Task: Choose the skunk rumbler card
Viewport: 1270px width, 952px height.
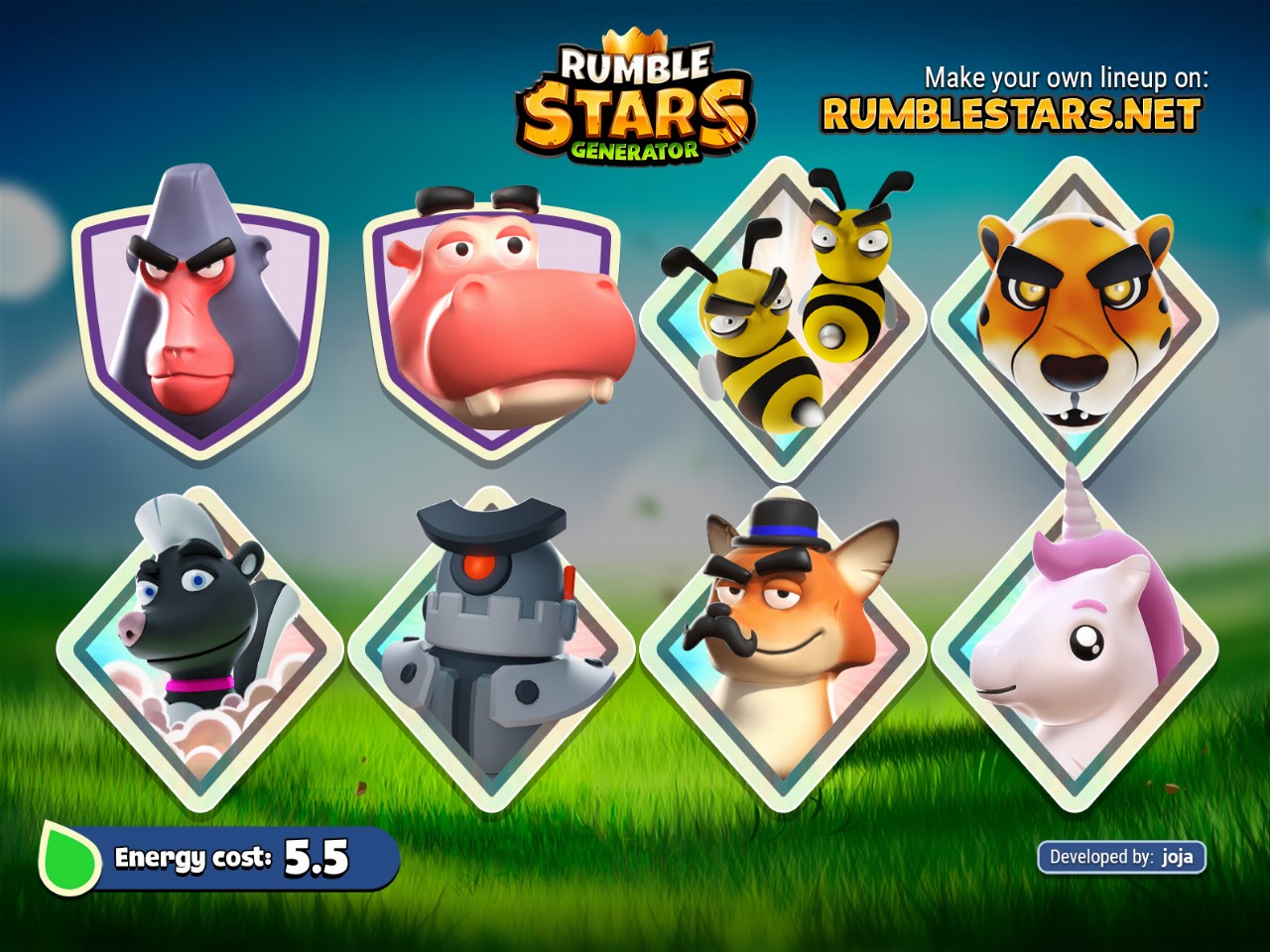Action: [x=200, y=647]
